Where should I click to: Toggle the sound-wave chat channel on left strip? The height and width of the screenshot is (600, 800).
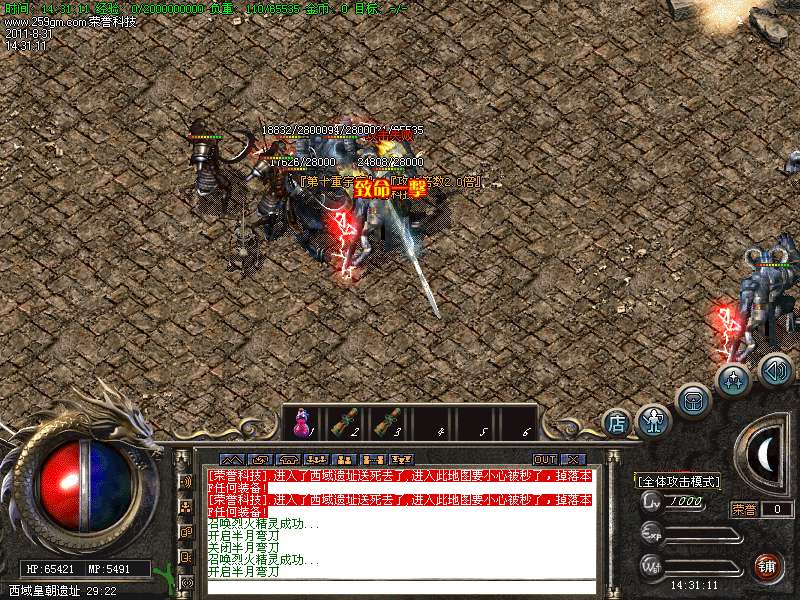[x=185, y=481]
